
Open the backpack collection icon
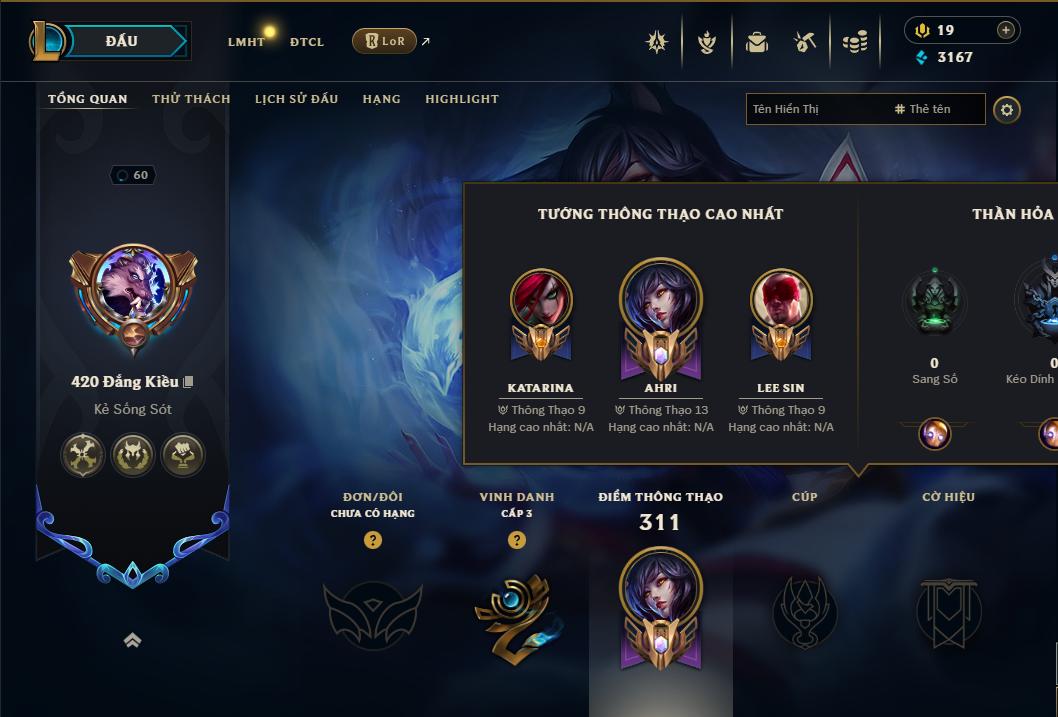[x=757, y=42]
